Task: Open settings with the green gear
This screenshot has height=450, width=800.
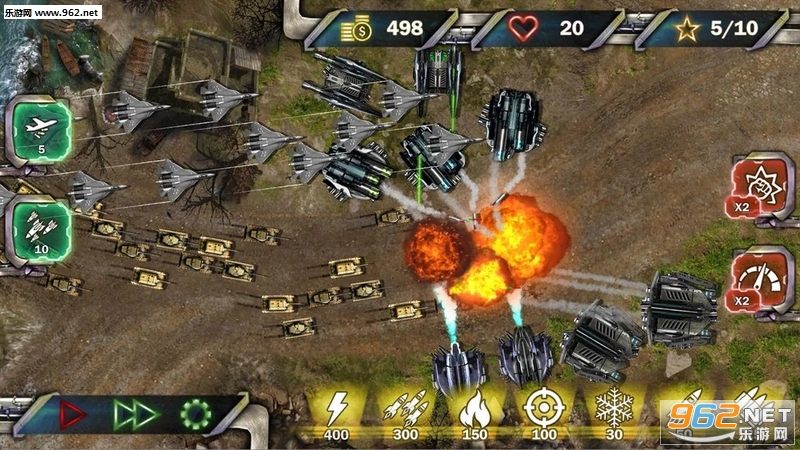Action: point(194,412)
